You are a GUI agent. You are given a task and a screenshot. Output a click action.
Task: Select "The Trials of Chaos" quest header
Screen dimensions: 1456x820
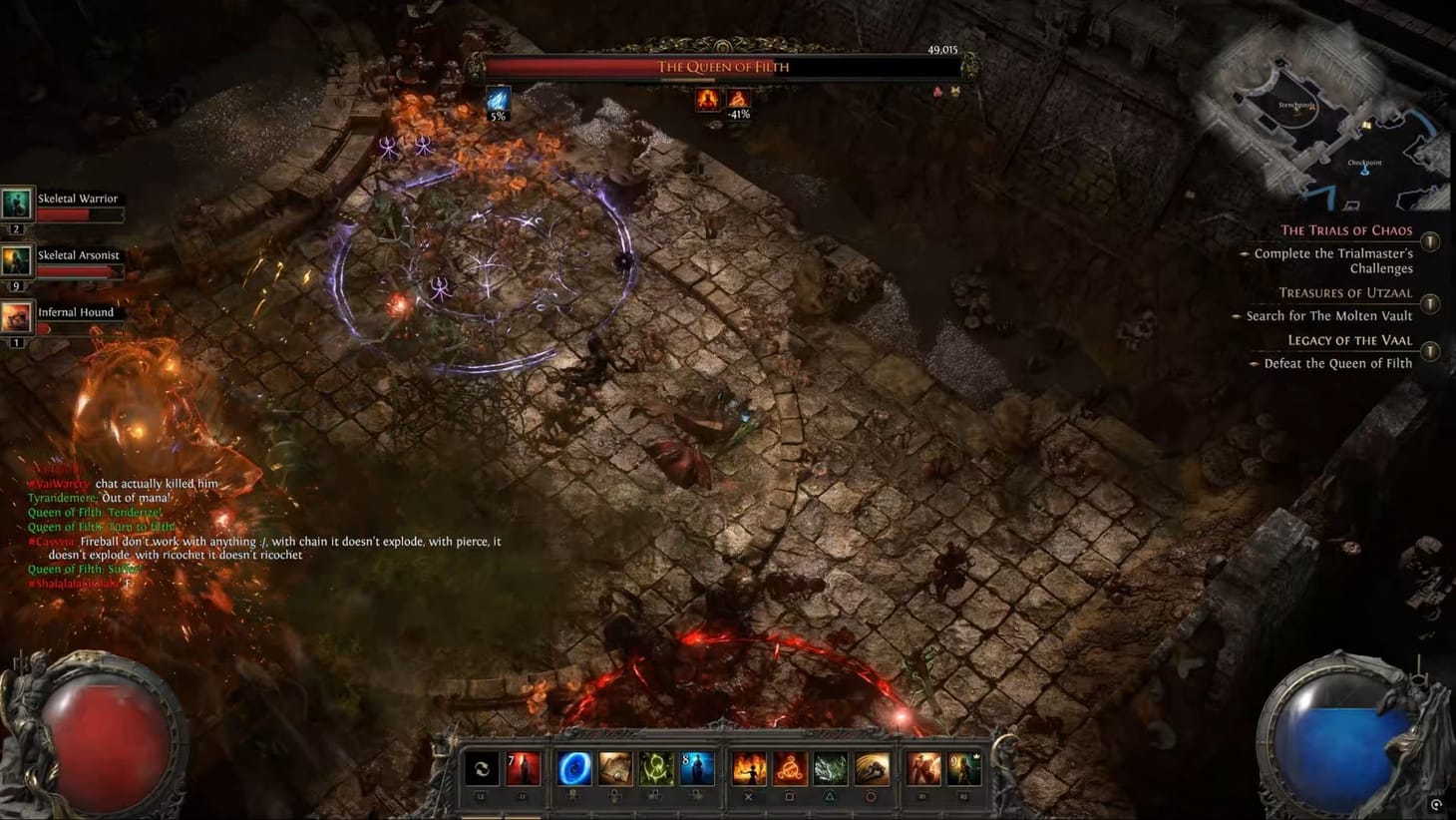pos(1347,229)
